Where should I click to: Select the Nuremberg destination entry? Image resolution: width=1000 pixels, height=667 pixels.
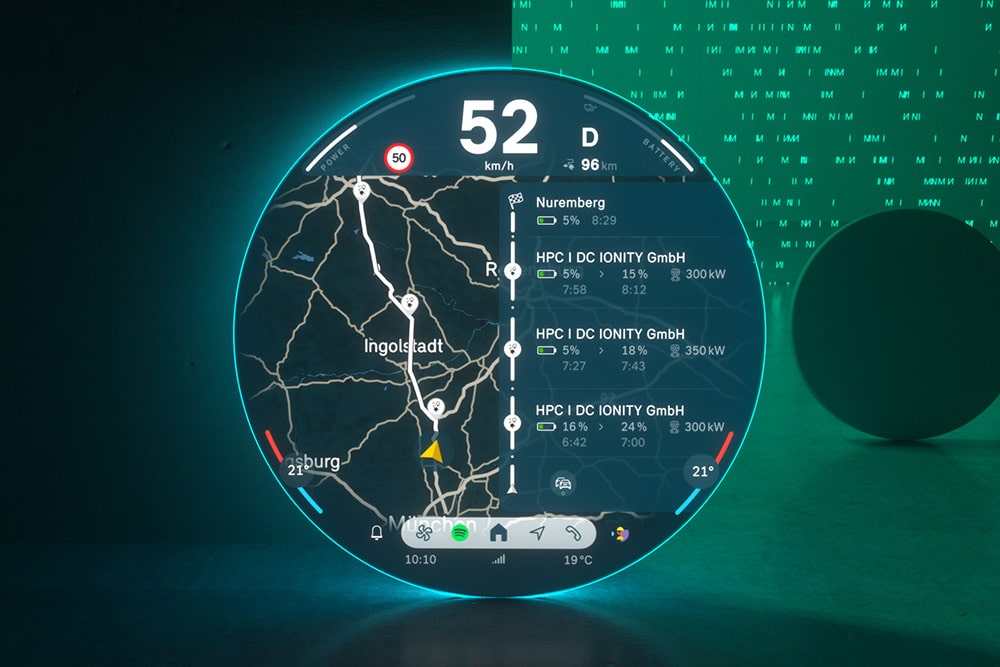click(x=600, y=211)
